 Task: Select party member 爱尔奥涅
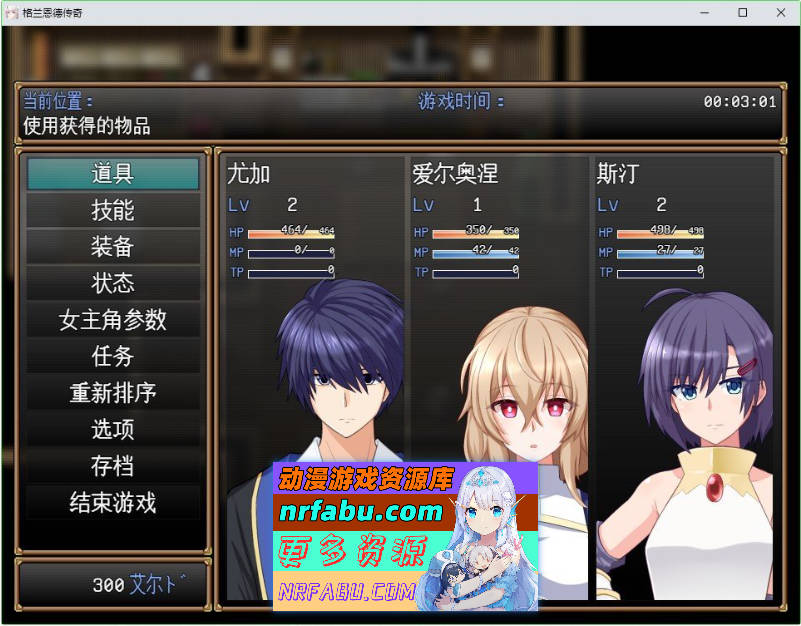pyautogui.click(x=498, y=380)
